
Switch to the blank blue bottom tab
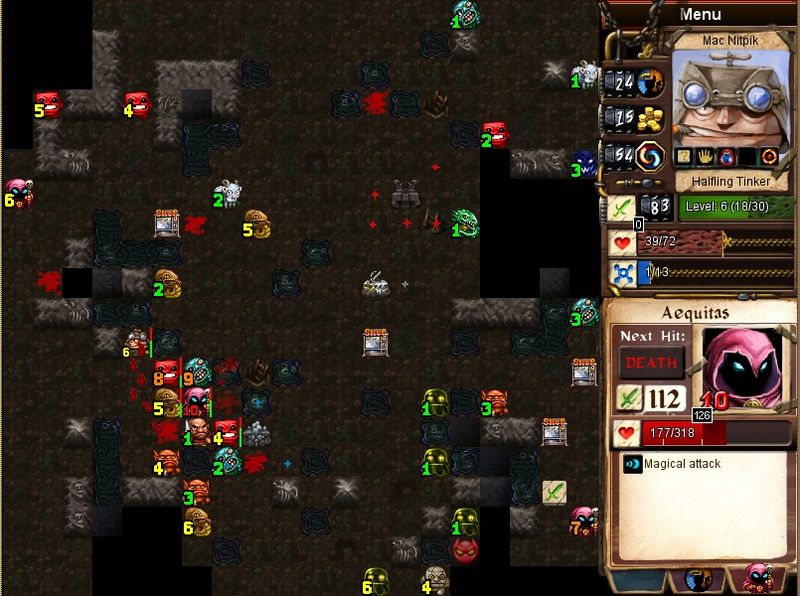click(x=640, y=579)
